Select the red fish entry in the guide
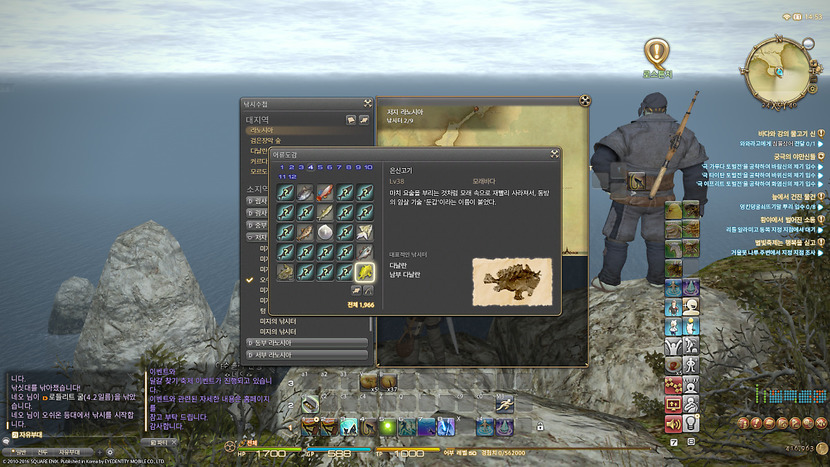 pos(325,192)
